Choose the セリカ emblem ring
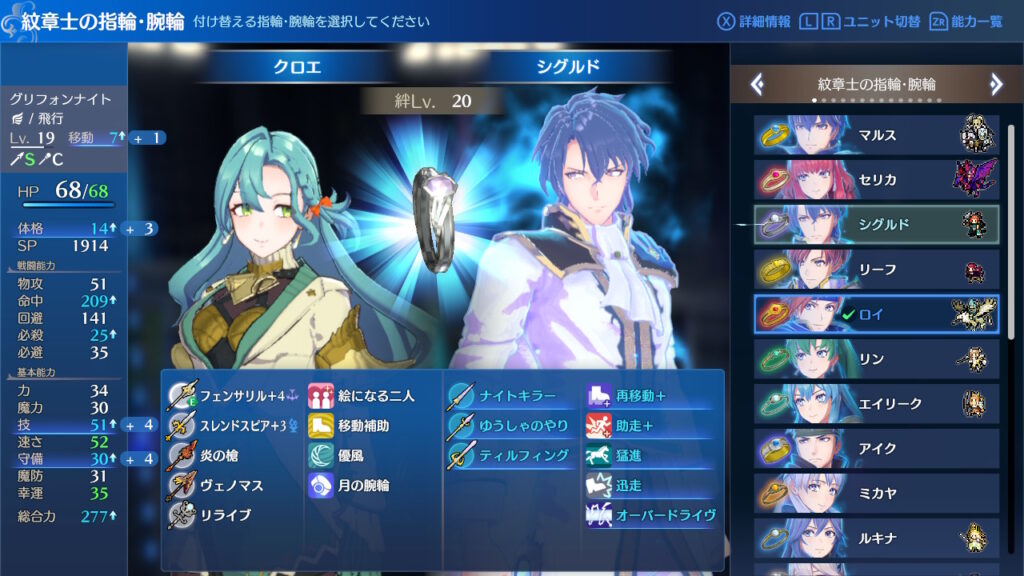This screenshot has width=1024, height=576. (x=876, y=180)
